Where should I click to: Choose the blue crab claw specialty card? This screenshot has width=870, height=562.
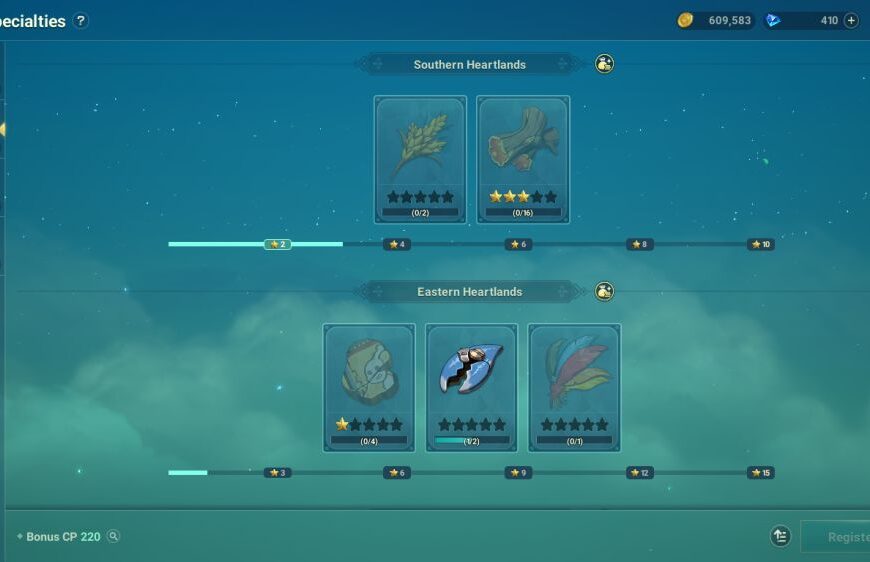pos(471,387)
